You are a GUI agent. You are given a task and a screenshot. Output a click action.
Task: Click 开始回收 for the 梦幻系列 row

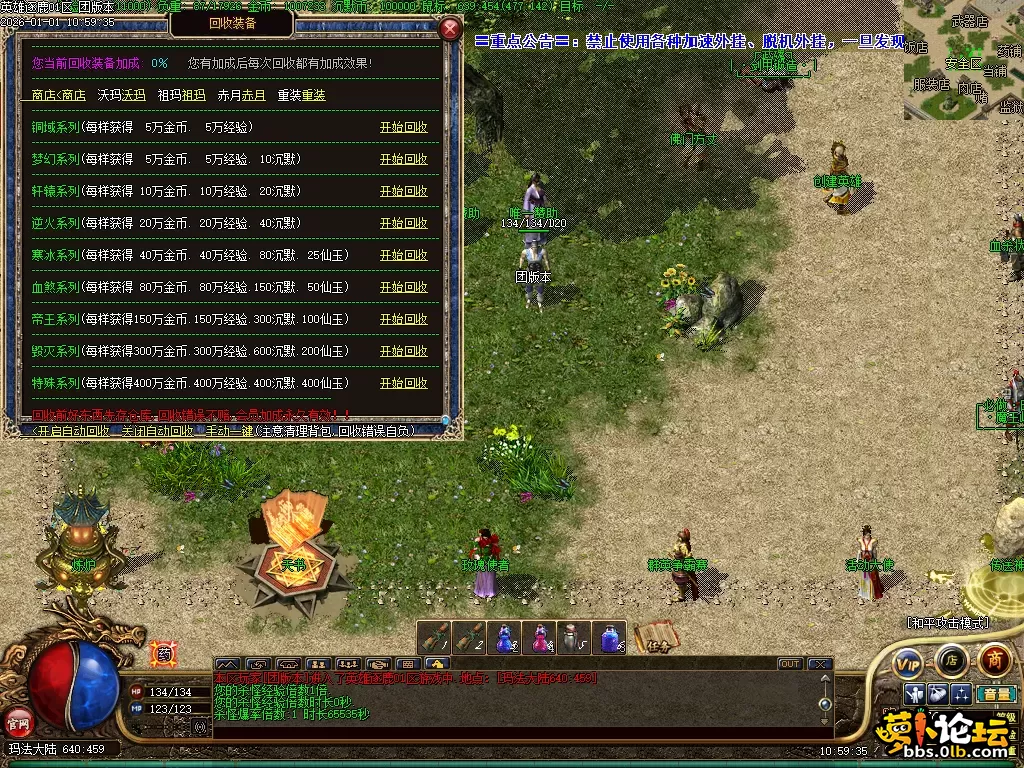[403, 160]
